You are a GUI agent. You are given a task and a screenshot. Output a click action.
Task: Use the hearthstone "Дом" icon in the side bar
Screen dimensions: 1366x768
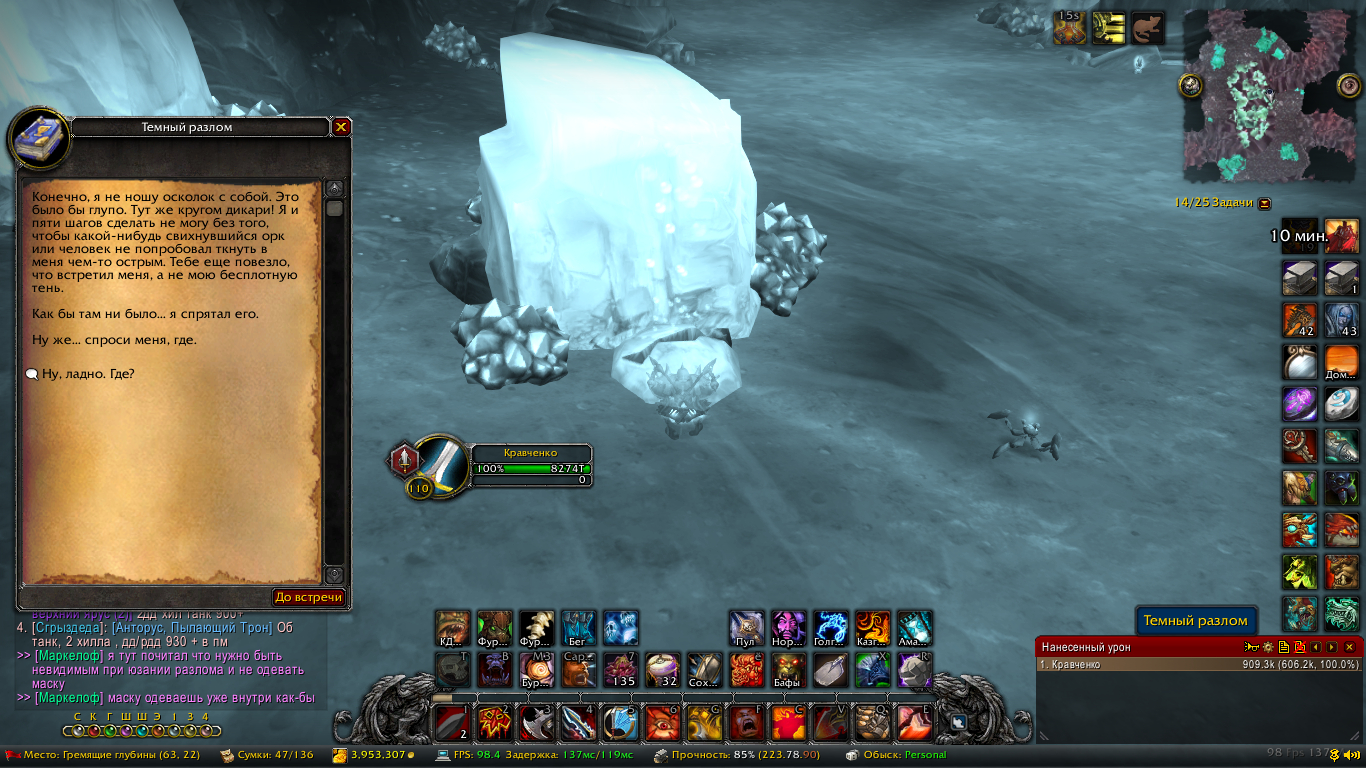point(1341,361)
